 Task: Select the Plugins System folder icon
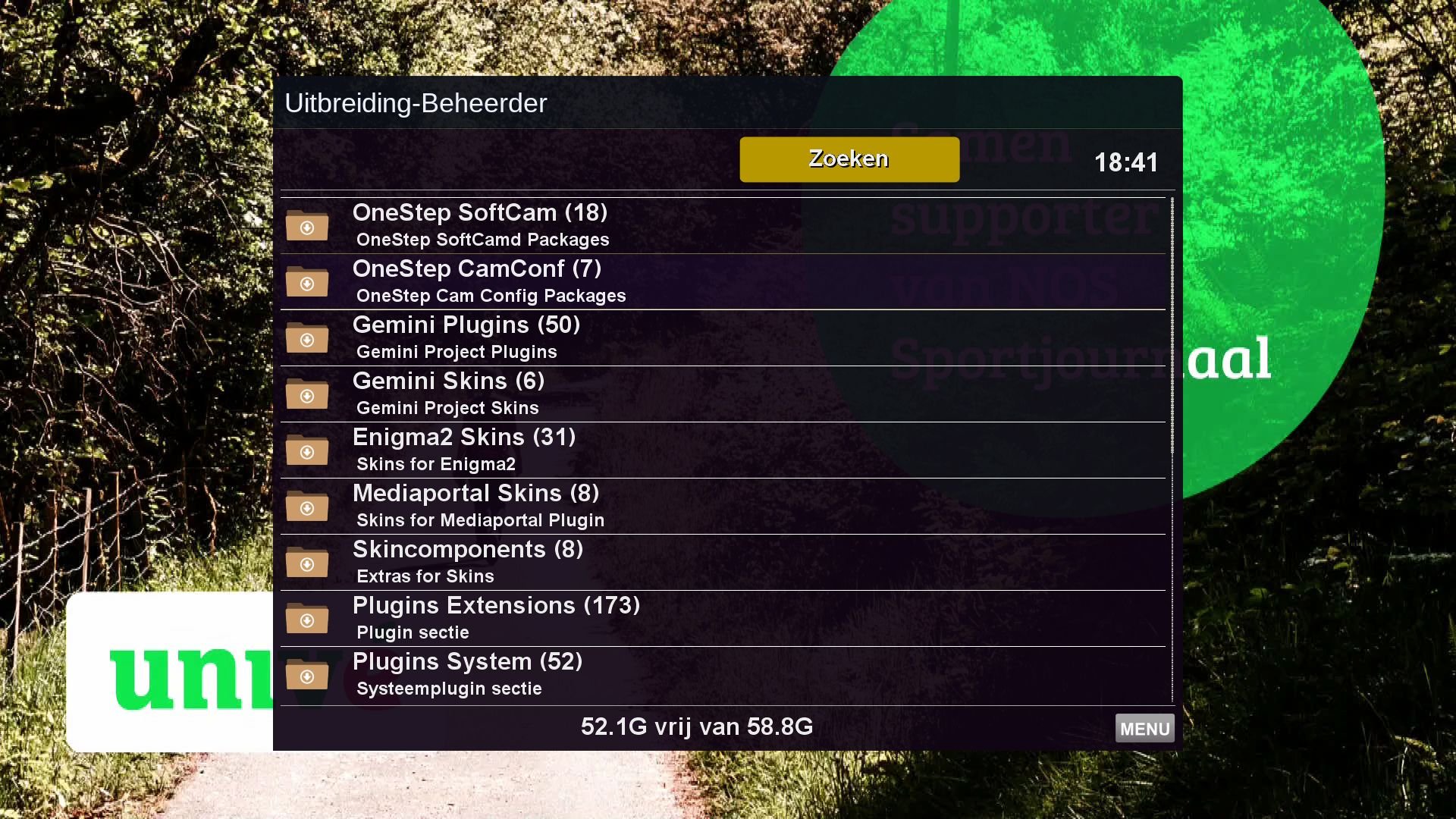pyautogui.click(x=306, y=676)
